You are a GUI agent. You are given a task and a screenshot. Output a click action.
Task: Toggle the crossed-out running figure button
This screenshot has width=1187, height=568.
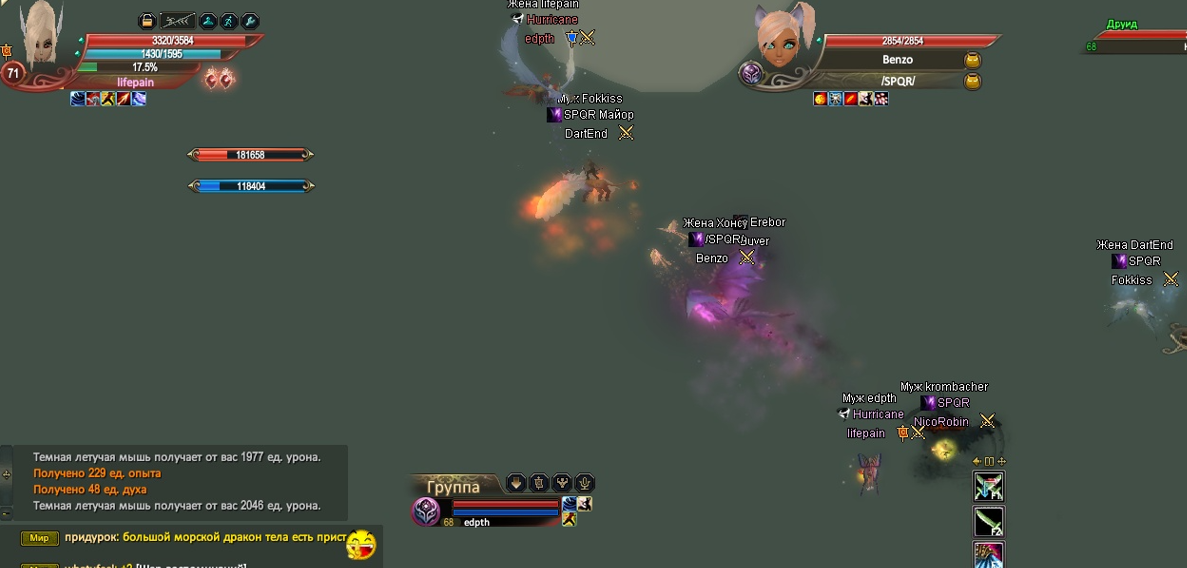pyautogui.click(x=178, y=20)
